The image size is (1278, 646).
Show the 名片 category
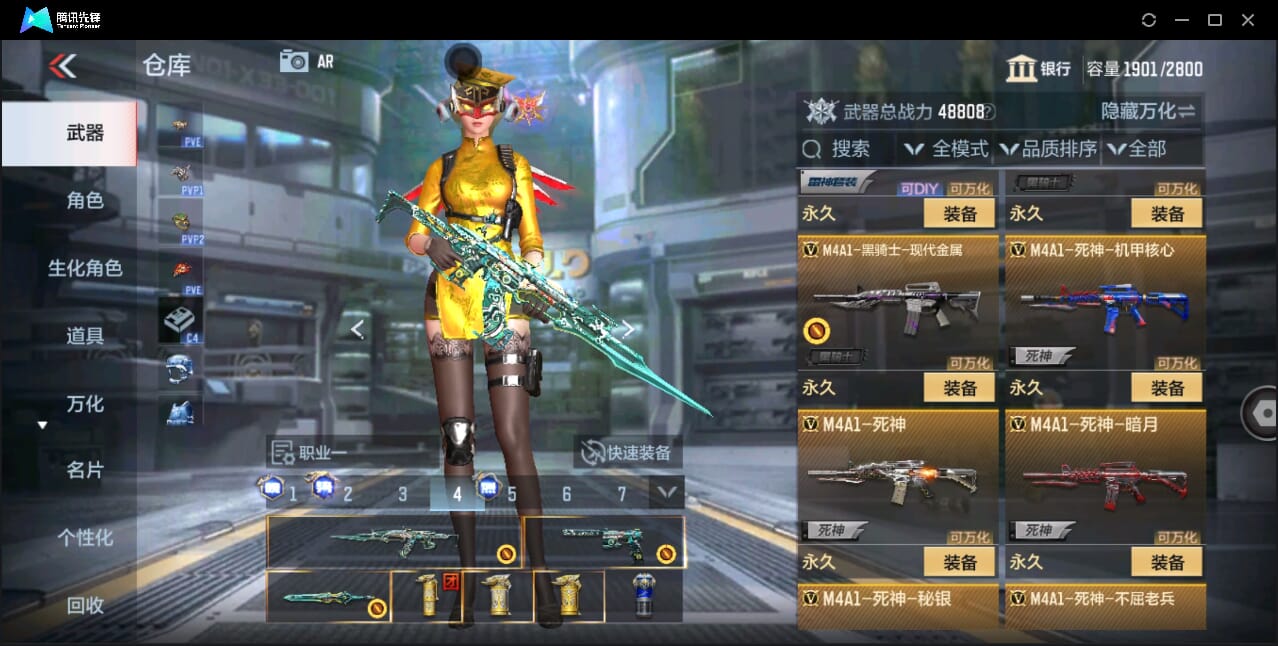click(x=85, y=470)
